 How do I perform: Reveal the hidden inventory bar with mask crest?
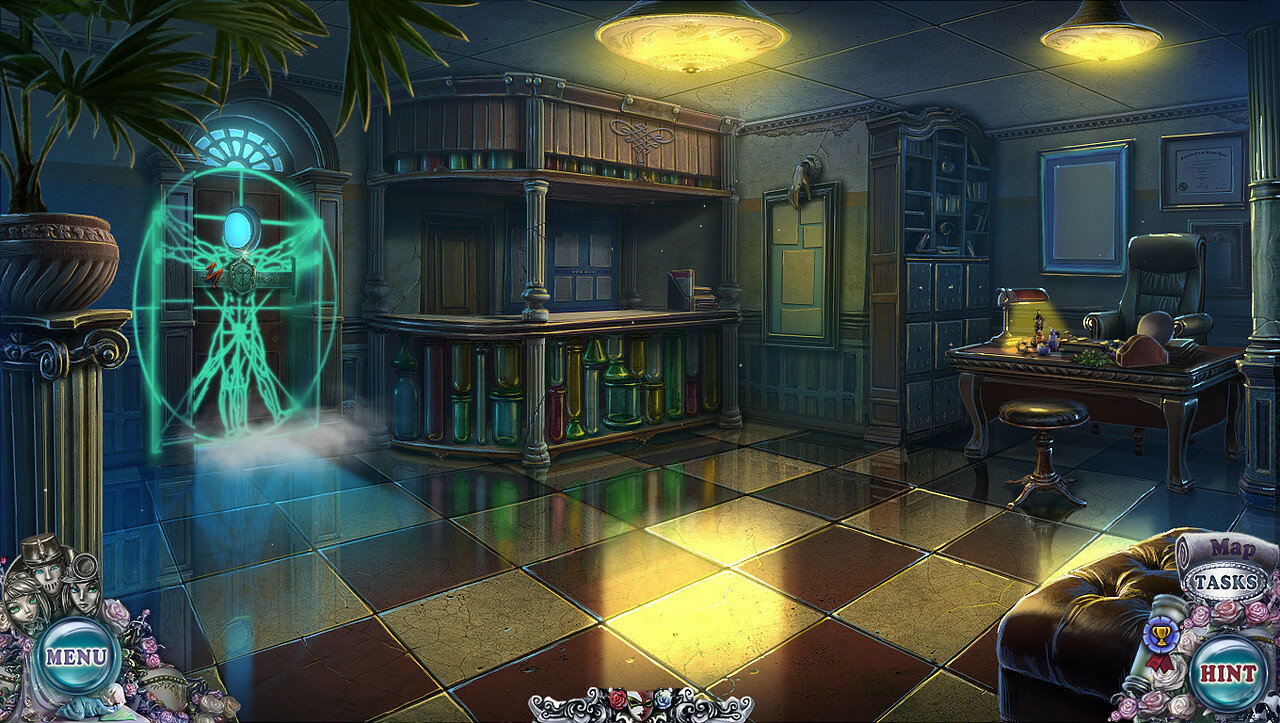(640, 704)
